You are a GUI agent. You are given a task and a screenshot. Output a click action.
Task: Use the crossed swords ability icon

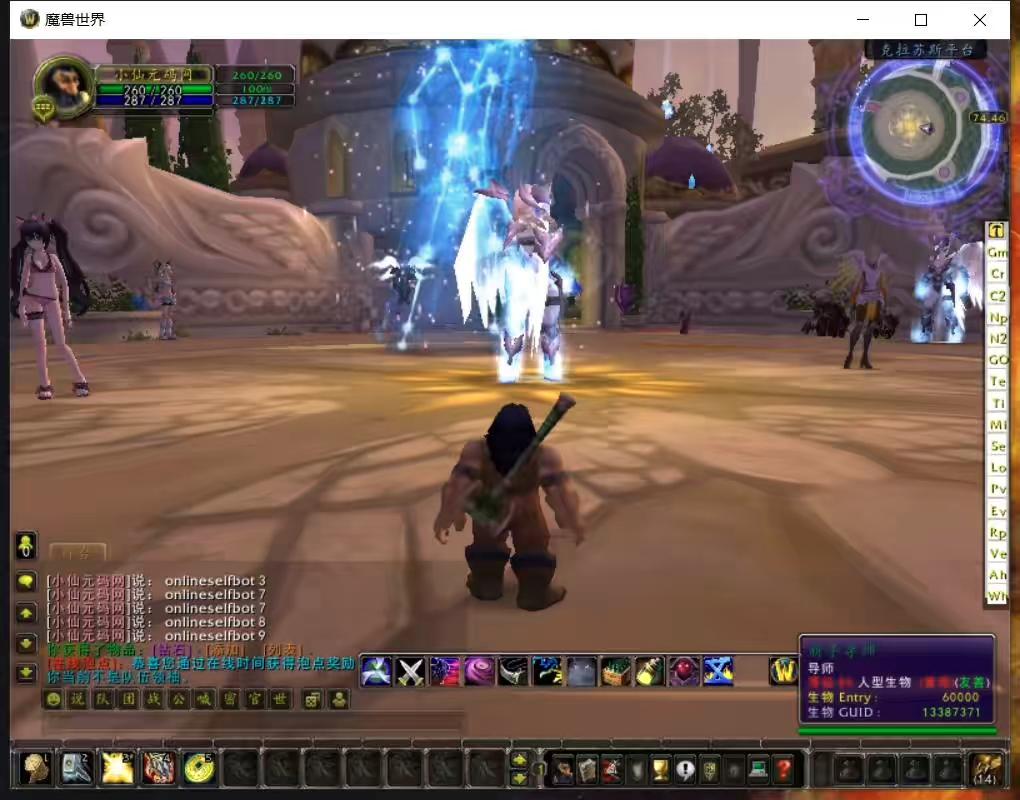point(411,671)
